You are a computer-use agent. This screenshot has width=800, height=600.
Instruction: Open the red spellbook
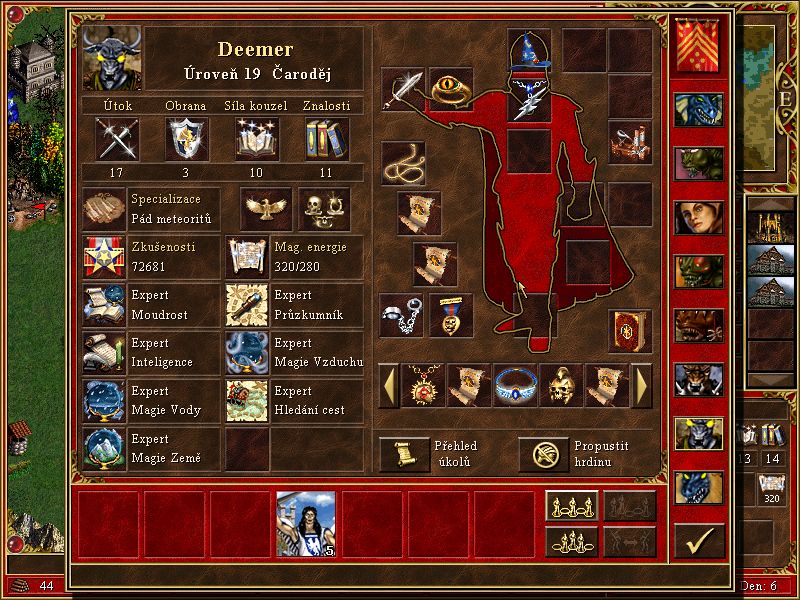coord(630,330)
